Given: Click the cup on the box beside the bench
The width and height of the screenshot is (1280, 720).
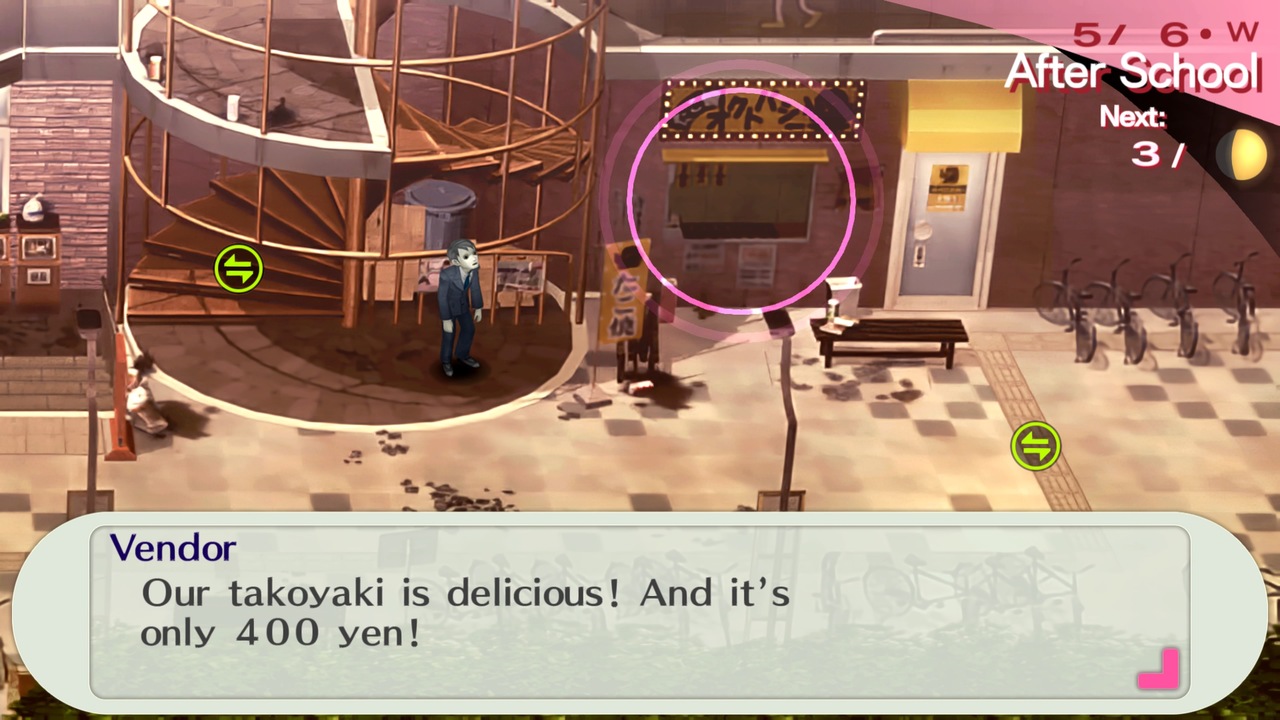Looking at the screenshot, I should click(x=832, y=308).
